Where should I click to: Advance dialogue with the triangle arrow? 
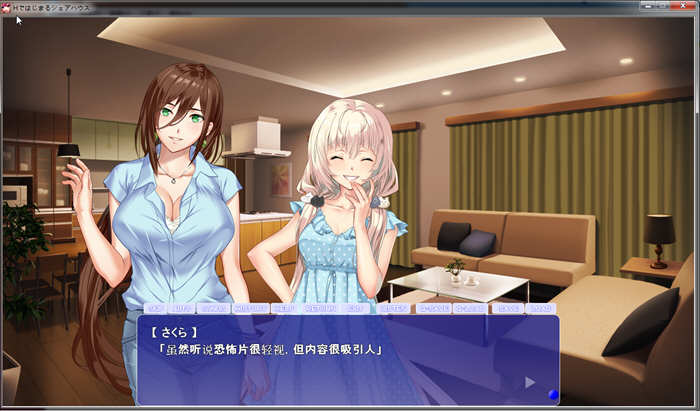click(x=530, y=381)
